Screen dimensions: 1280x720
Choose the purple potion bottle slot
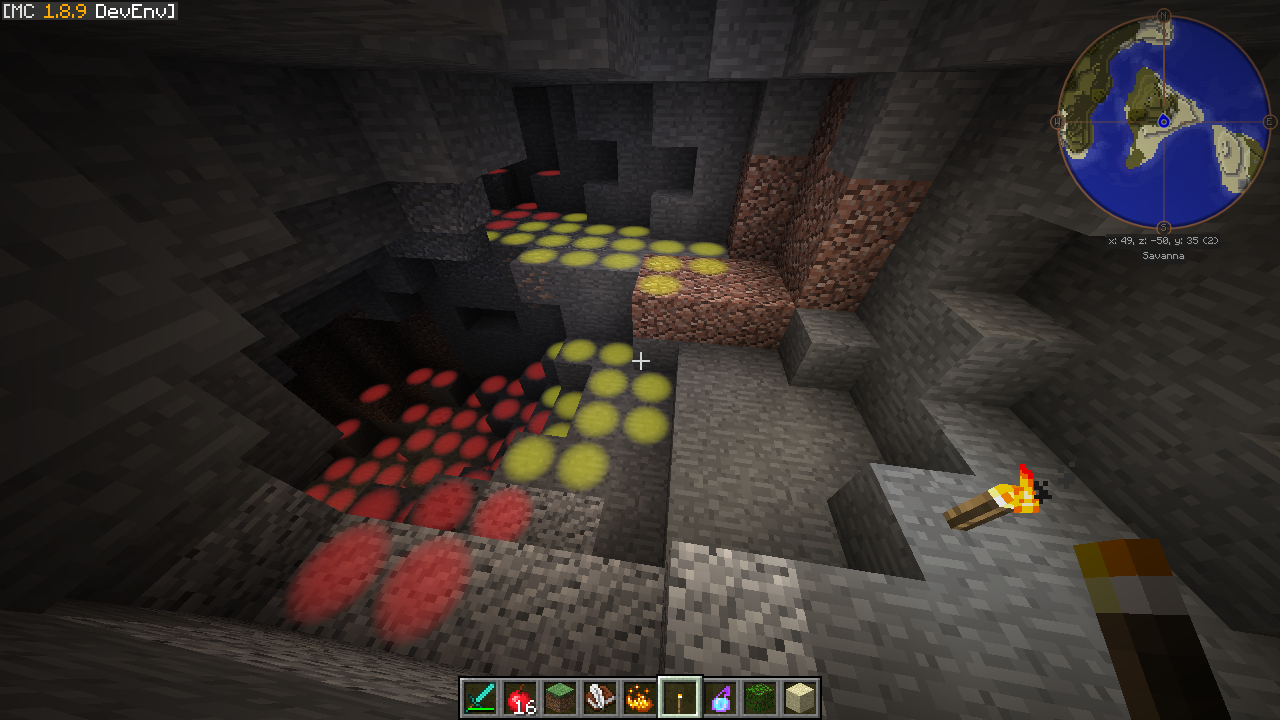(x=720, y=697)
